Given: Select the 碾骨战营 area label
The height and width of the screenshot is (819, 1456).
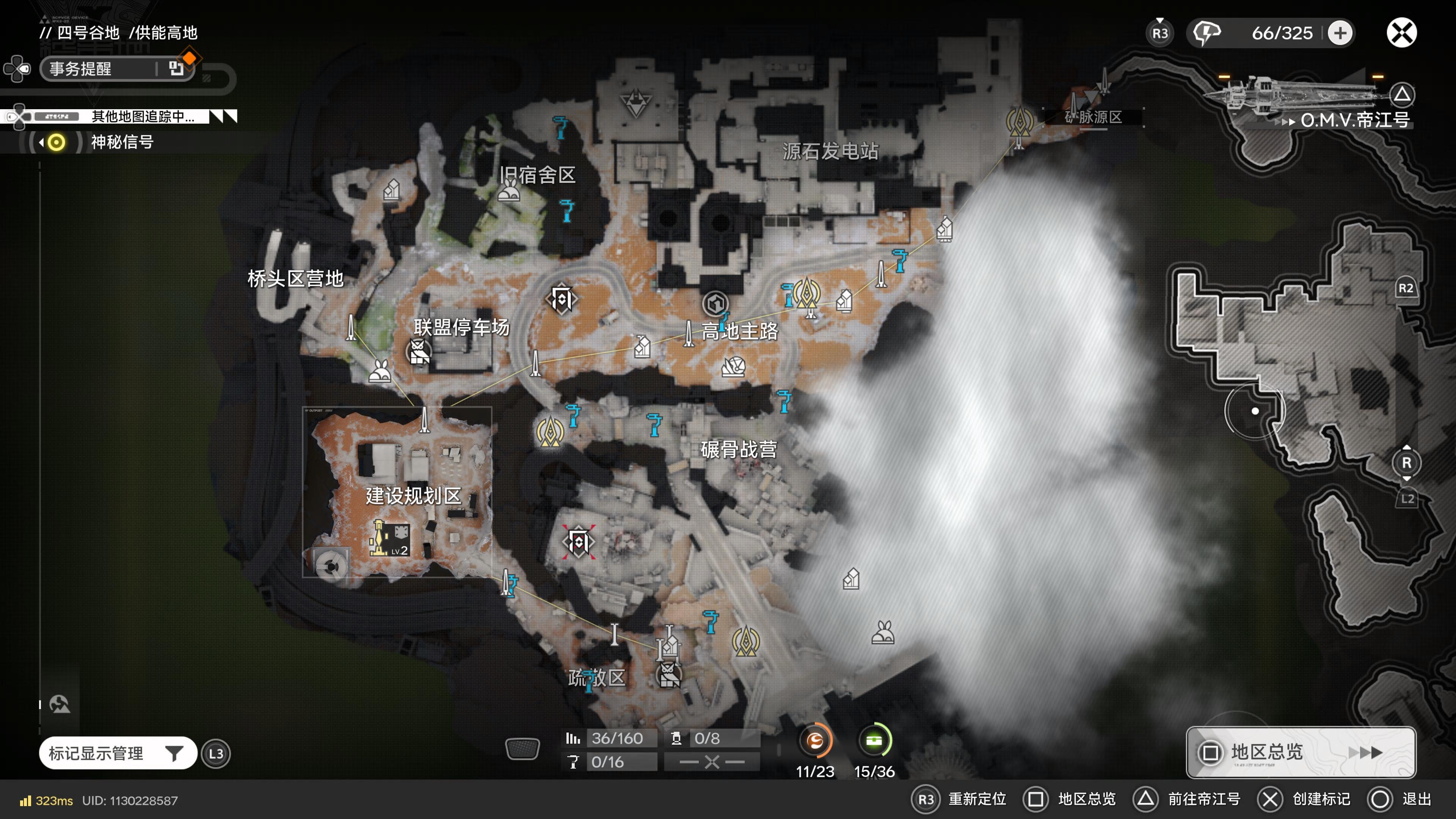Looking at the screenshot, I should pyautogui.click(x=738, y=449).
